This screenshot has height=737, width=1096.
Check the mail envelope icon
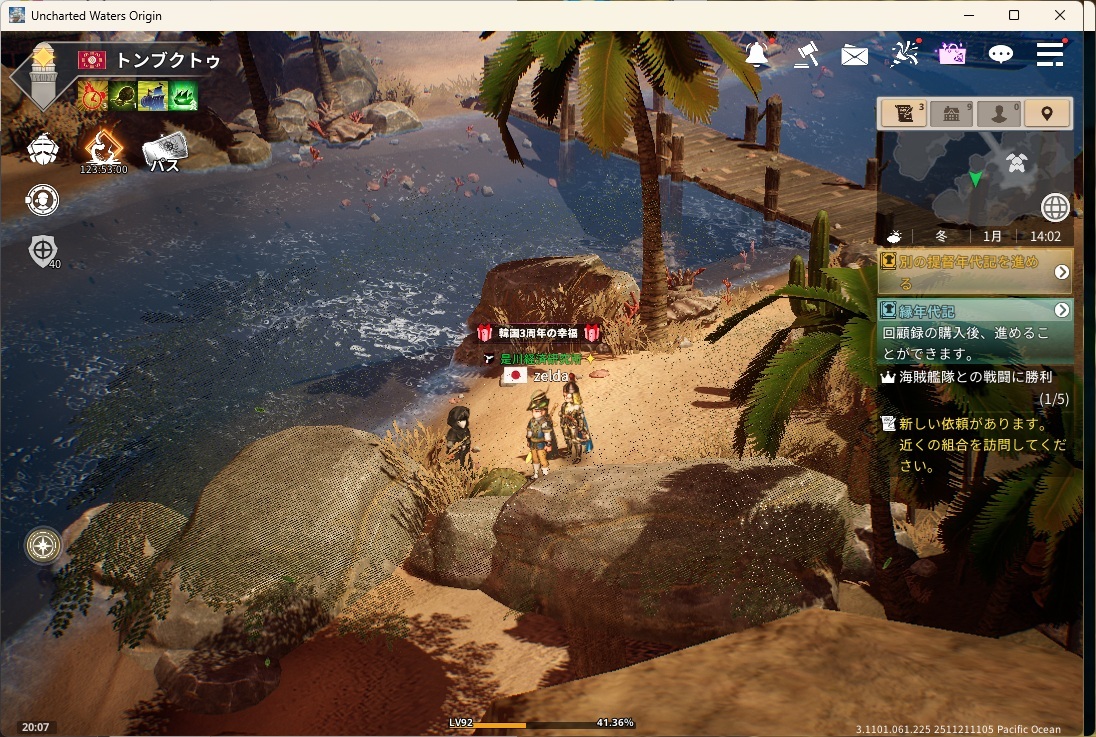pos(855,55)
